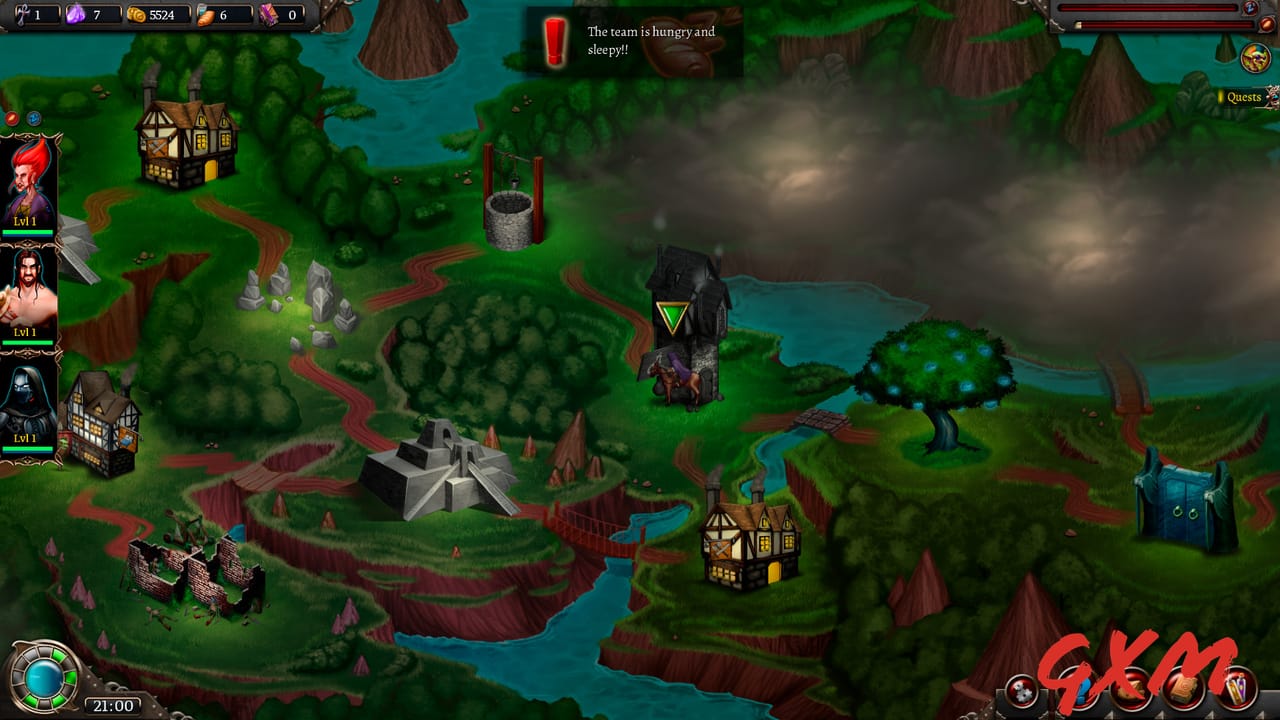The width and height of the screenshot is (1280, 720).
Task: Click the bread icon below the health bar
Action: (1267, 24)
